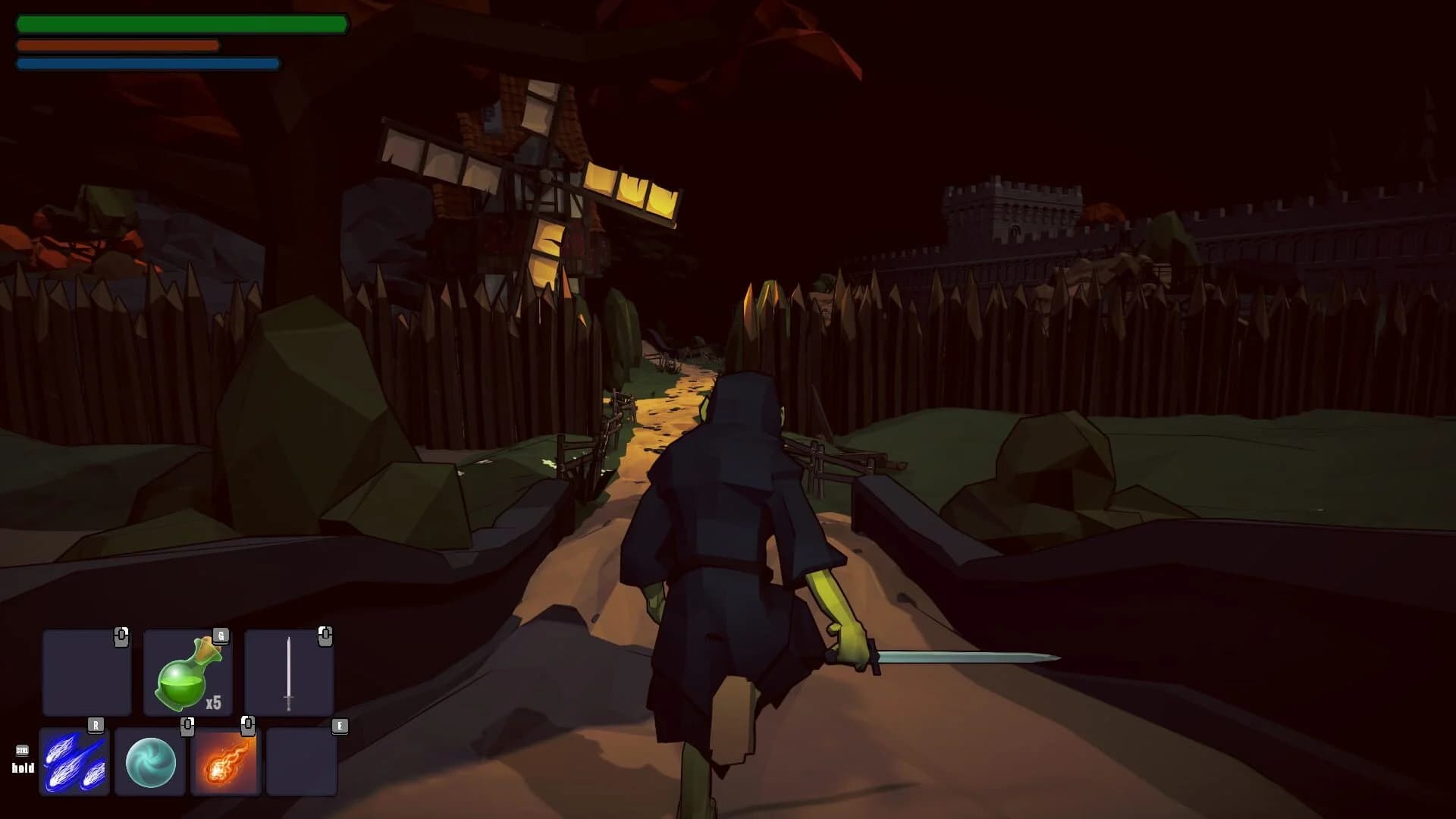Click the mouse badge above the teal orb spell
1456x819 pixels.
coord(187,724)
